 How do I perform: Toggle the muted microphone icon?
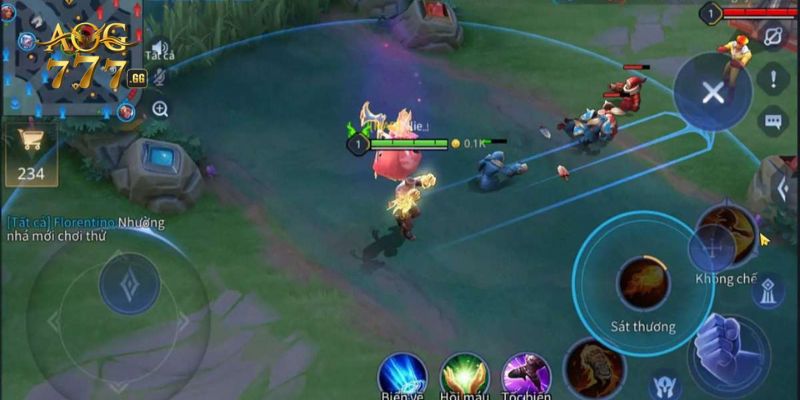click(x=159, y=75)
